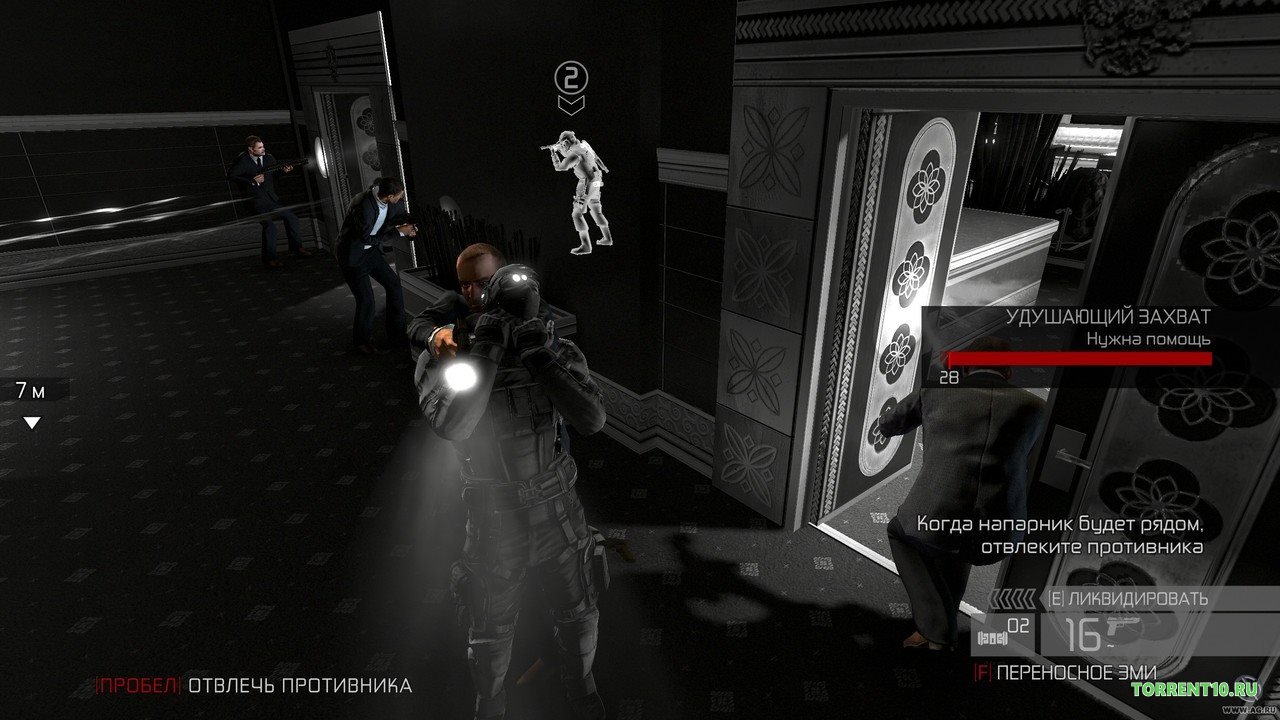Click the mark-and-execute chevron arrows
Viewport: 1280px width, 720px height.
pos(1015,599)
